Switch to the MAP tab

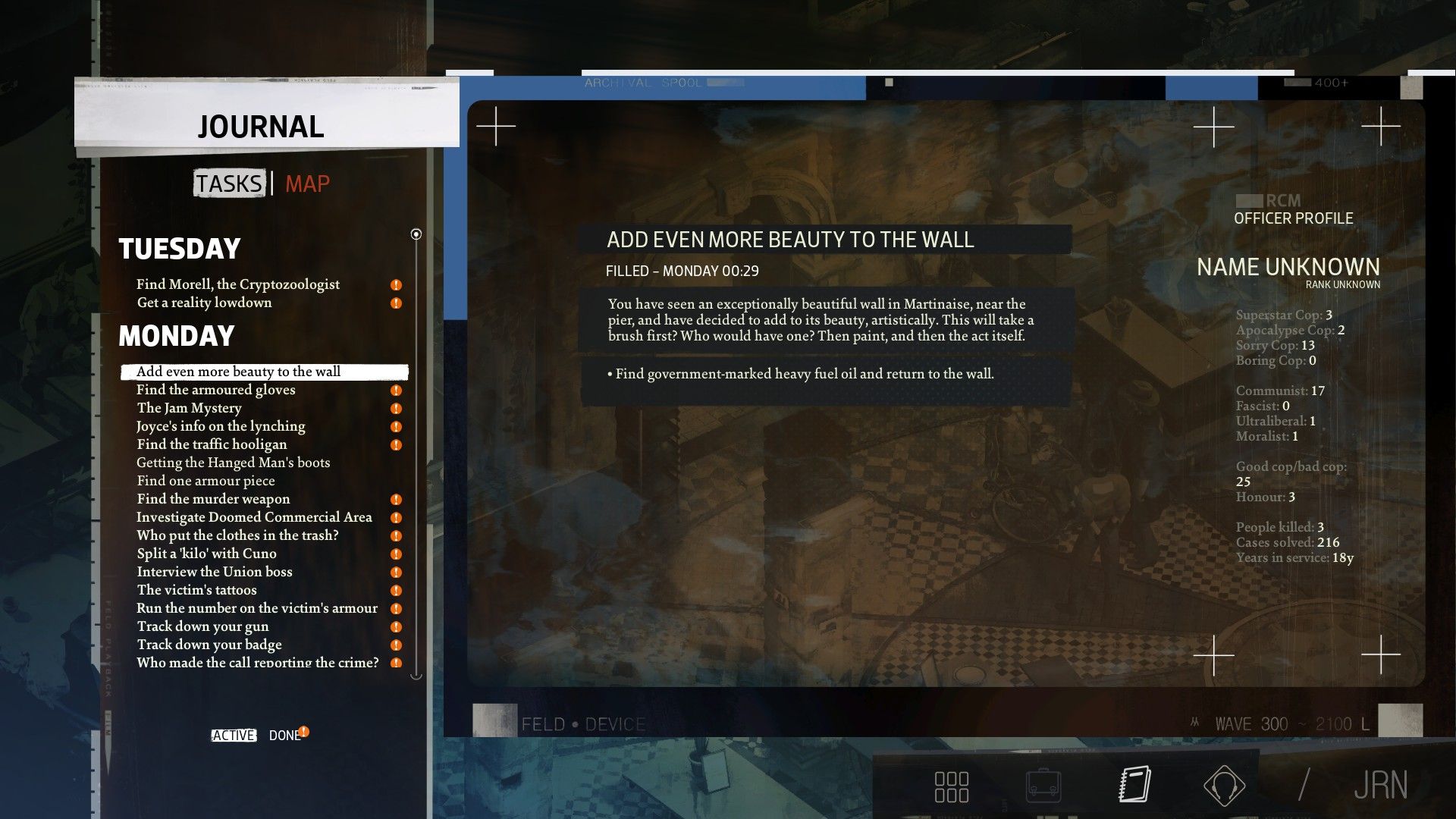307,184
